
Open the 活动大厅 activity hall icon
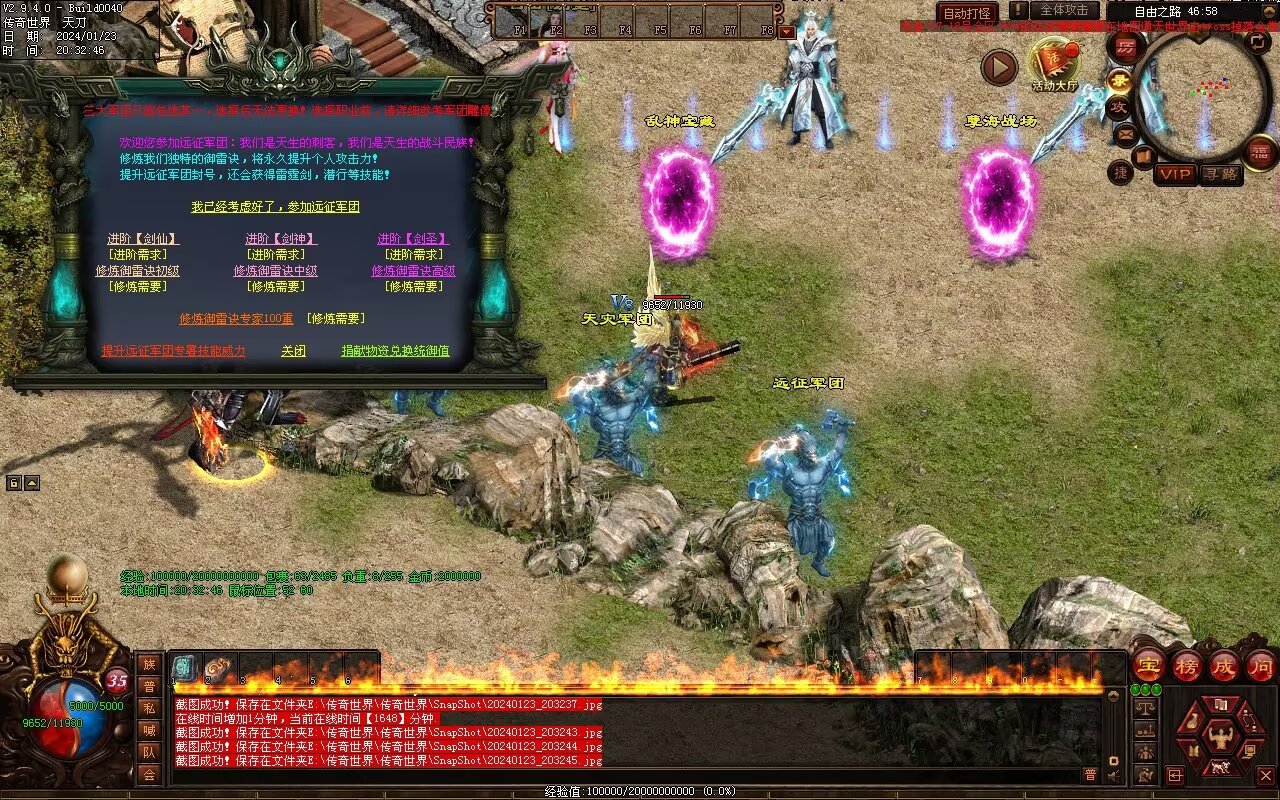tap(1056, 62)
